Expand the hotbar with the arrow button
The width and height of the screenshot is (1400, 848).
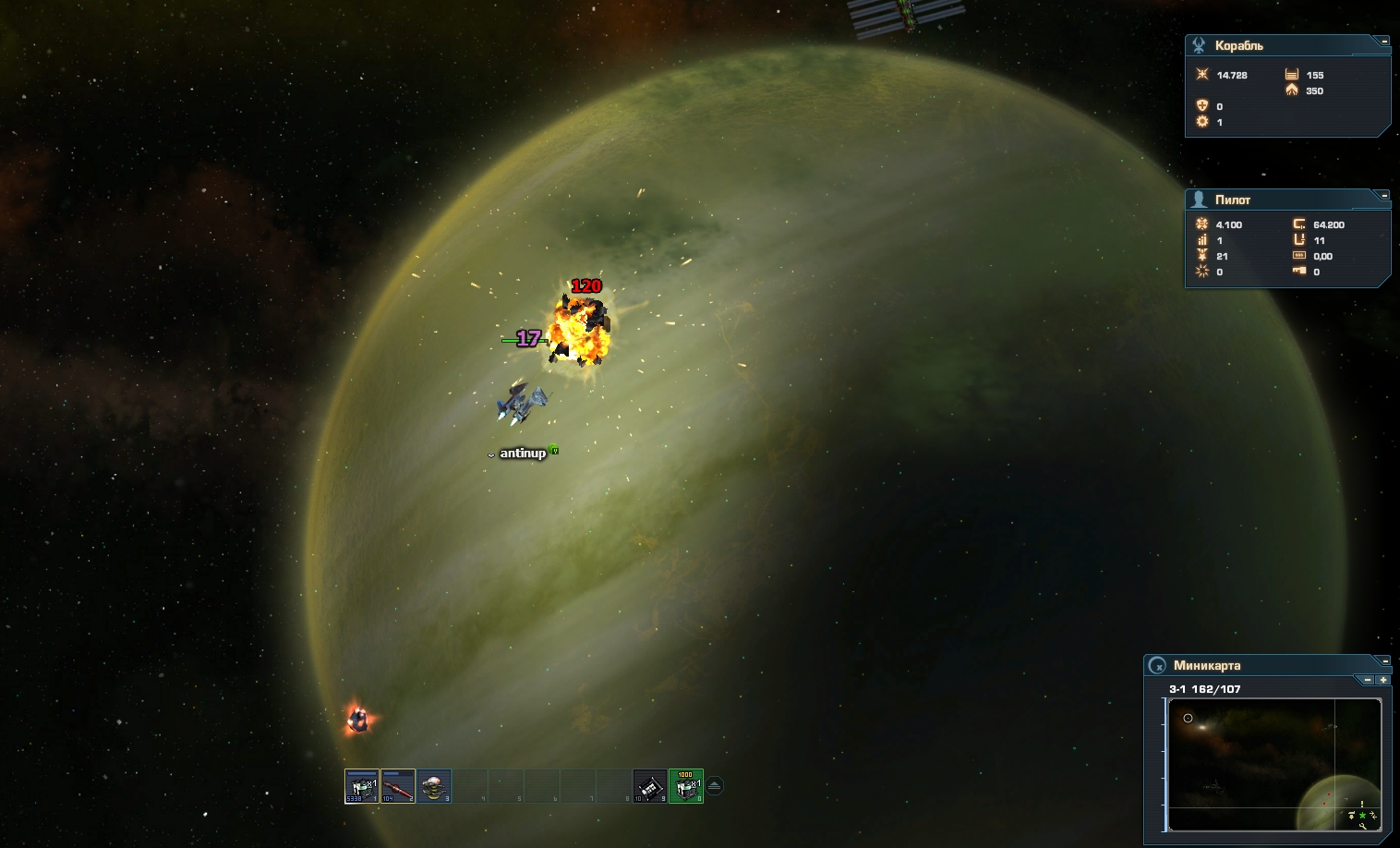[714, 786]
